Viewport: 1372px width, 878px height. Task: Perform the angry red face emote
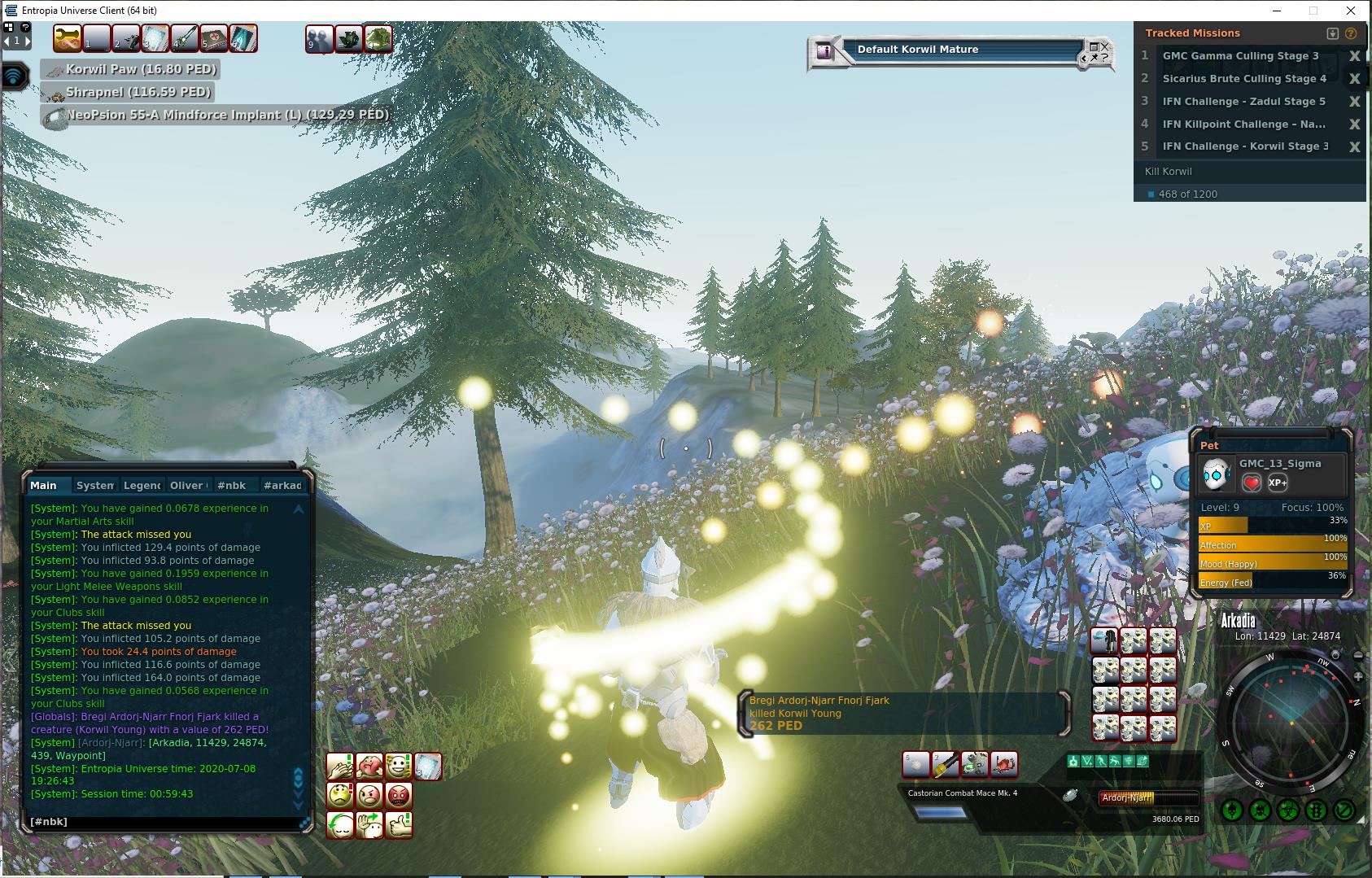click(398, 795)
